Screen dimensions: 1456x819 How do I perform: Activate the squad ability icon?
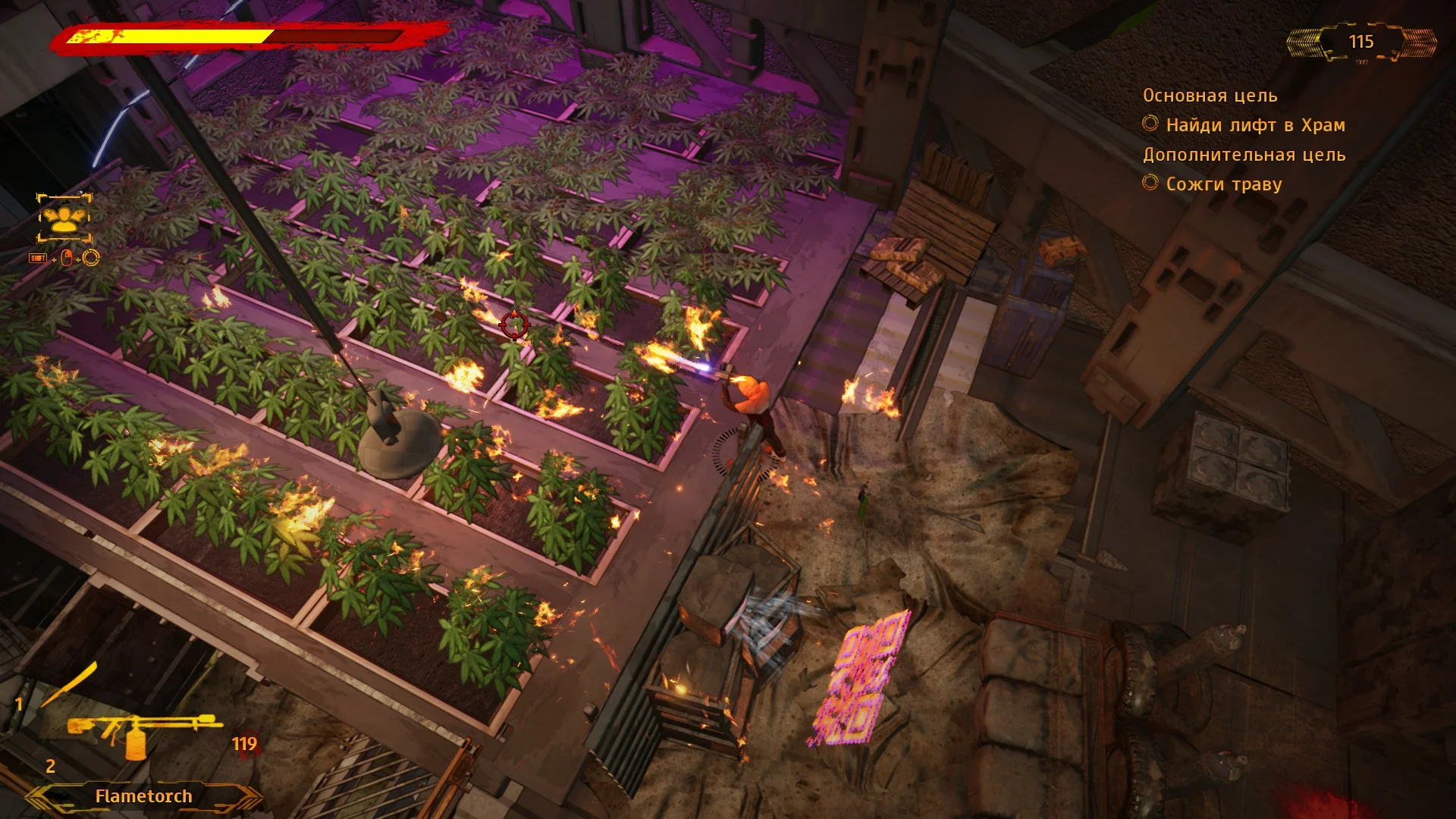64,218
